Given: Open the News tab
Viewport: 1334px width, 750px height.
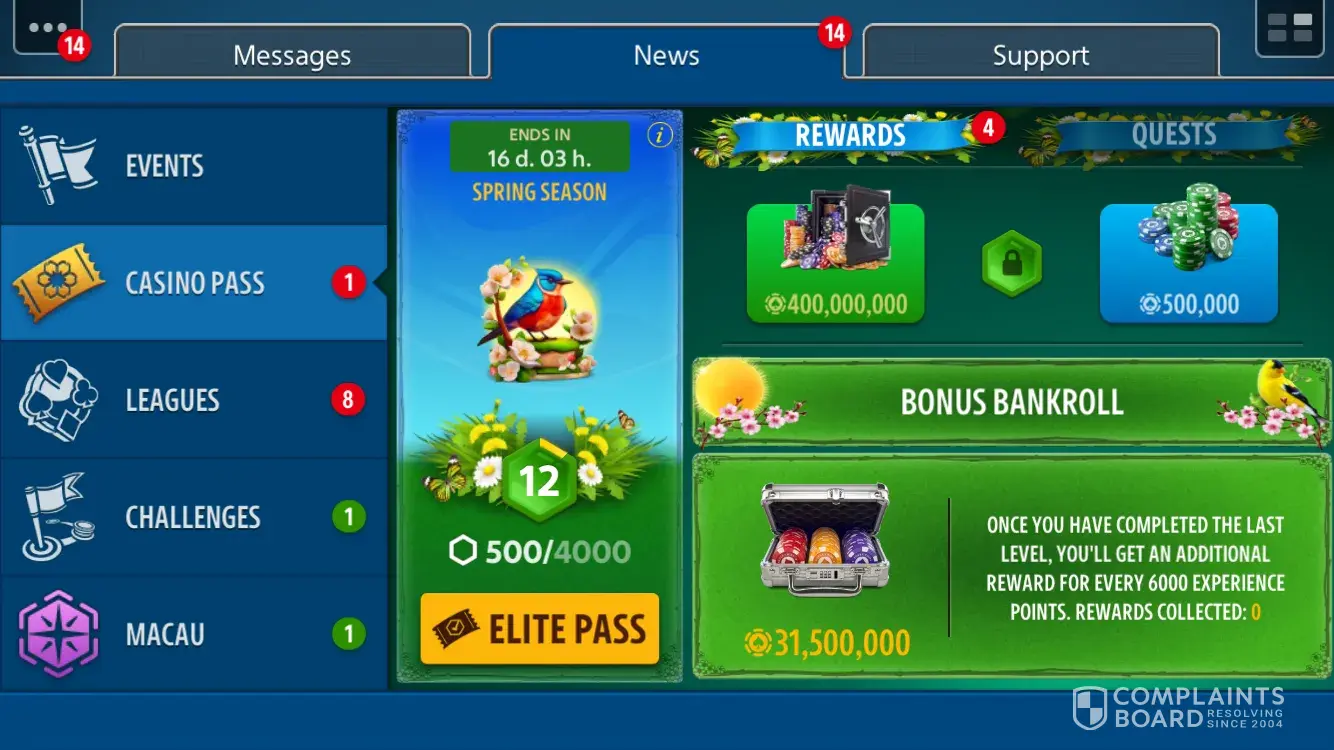Looking at the screenshot, I should click(x=666, y=54).
